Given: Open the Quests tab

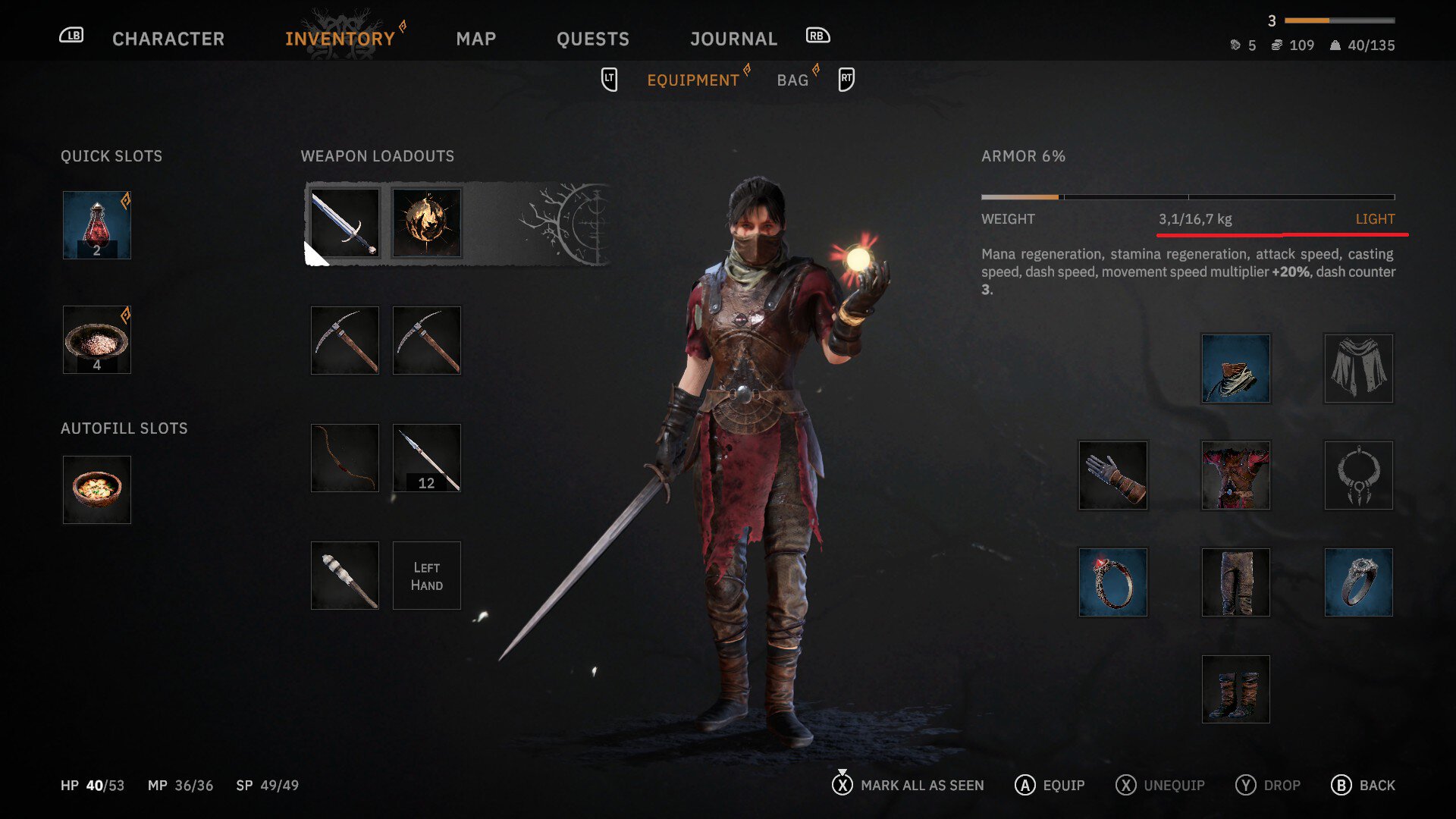Looking at the screenshot, I should point(592,39).
